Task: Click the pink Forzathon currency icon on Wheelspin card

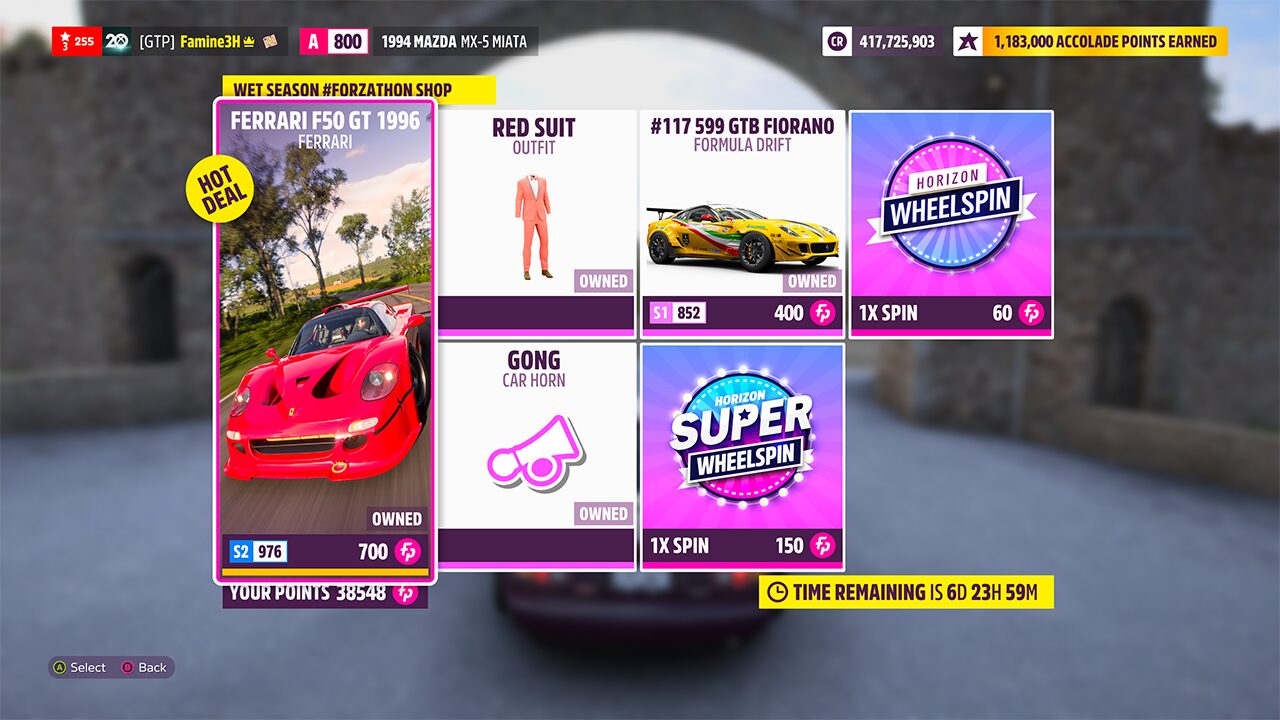Action: click(x=1032, y=313)
